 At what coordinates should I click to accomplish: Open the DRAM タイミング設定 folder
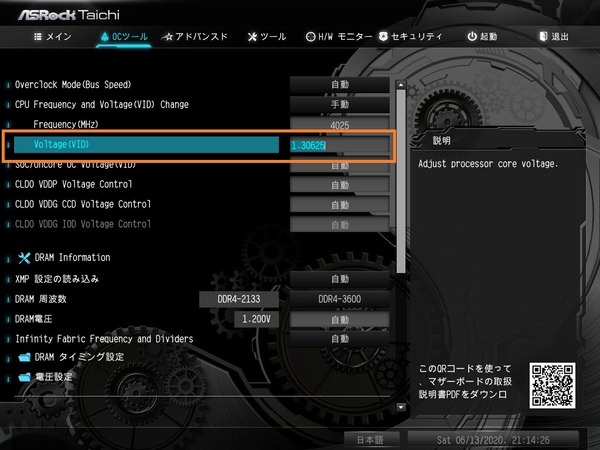79,357
